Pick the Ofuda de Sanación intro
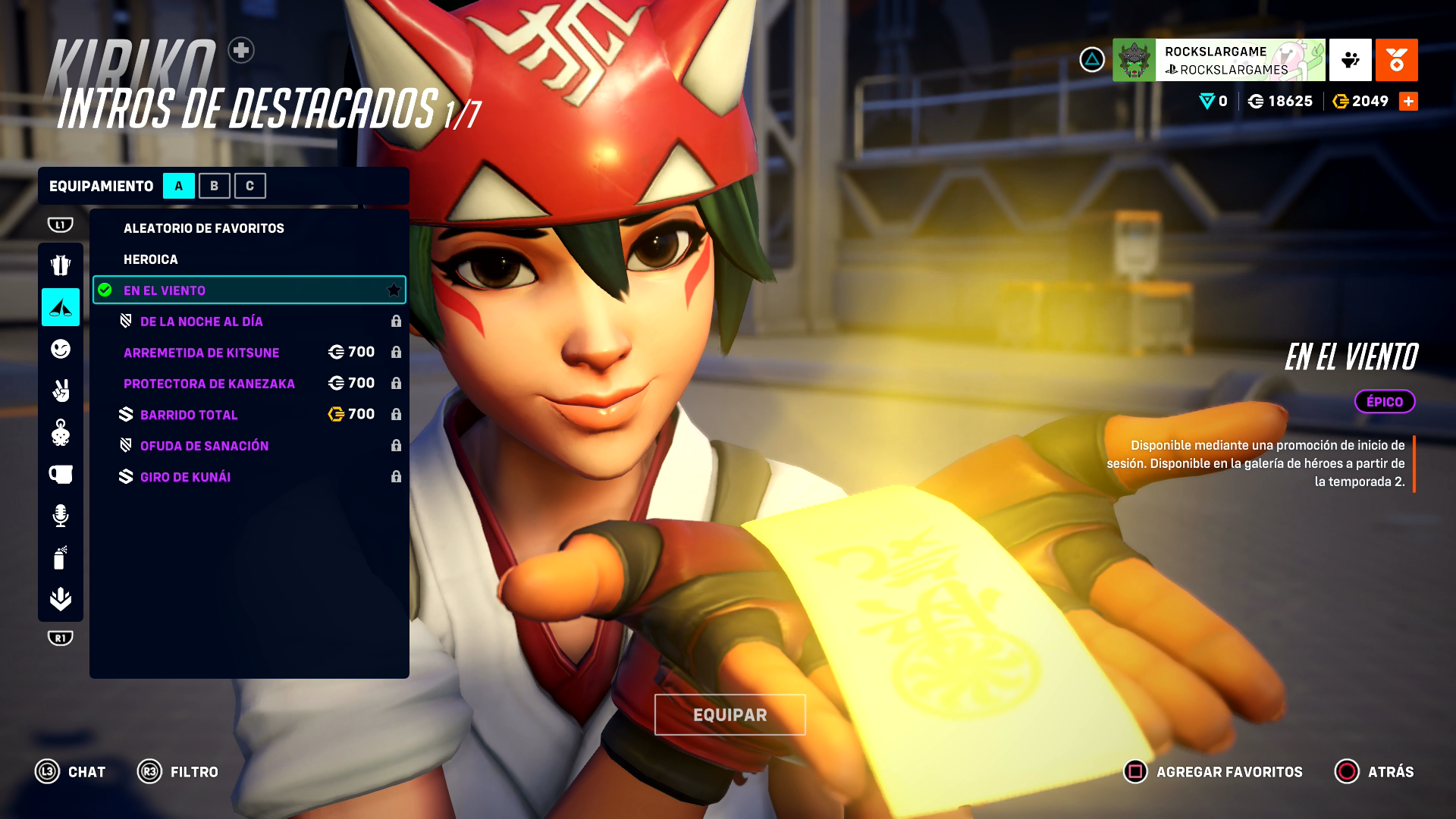This screenshot has width=1456, height=819. tap(204, 446)
